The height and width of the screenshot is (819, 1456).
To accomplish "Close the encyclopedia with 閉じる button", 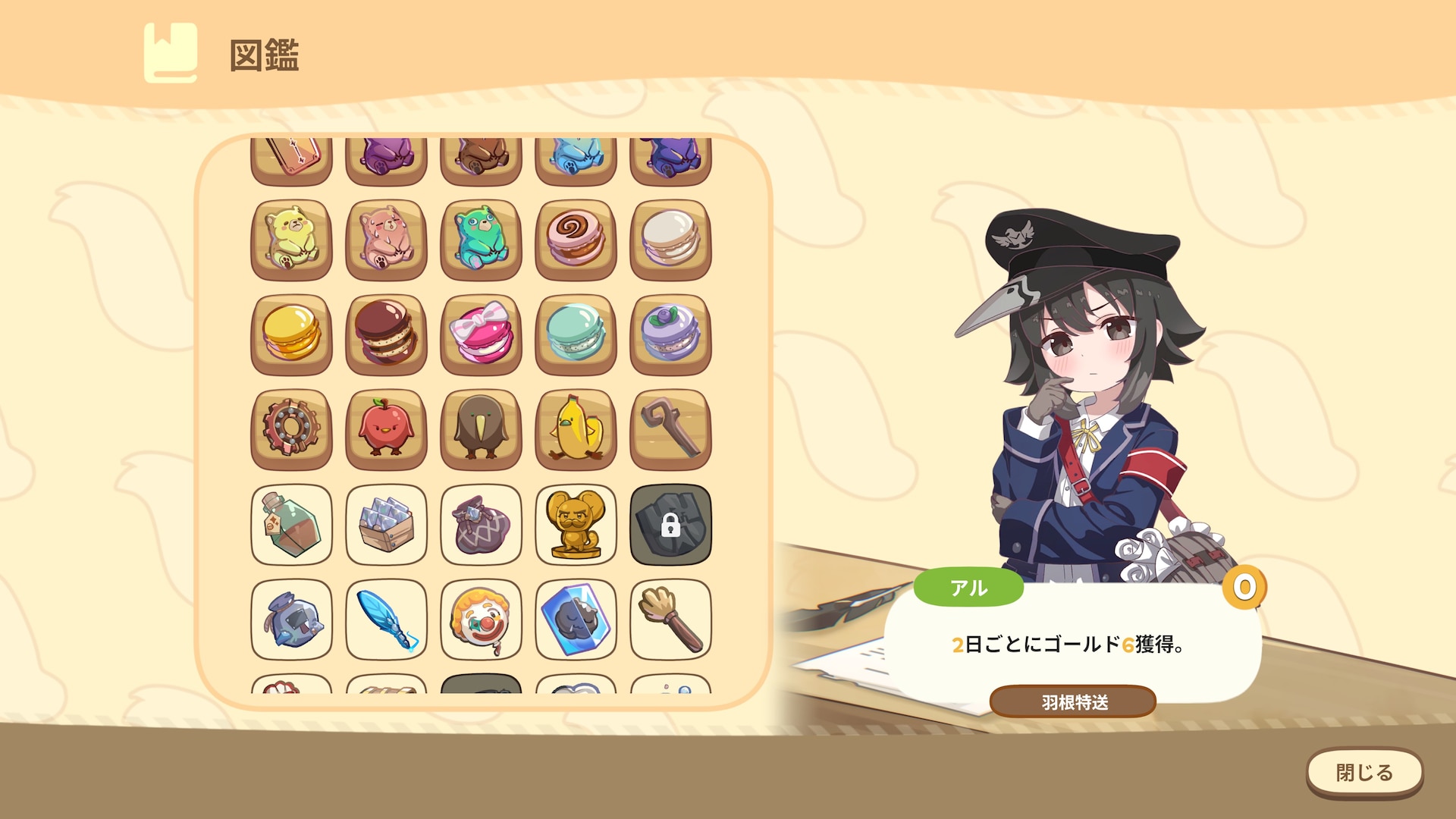I will pos(1363,773).
